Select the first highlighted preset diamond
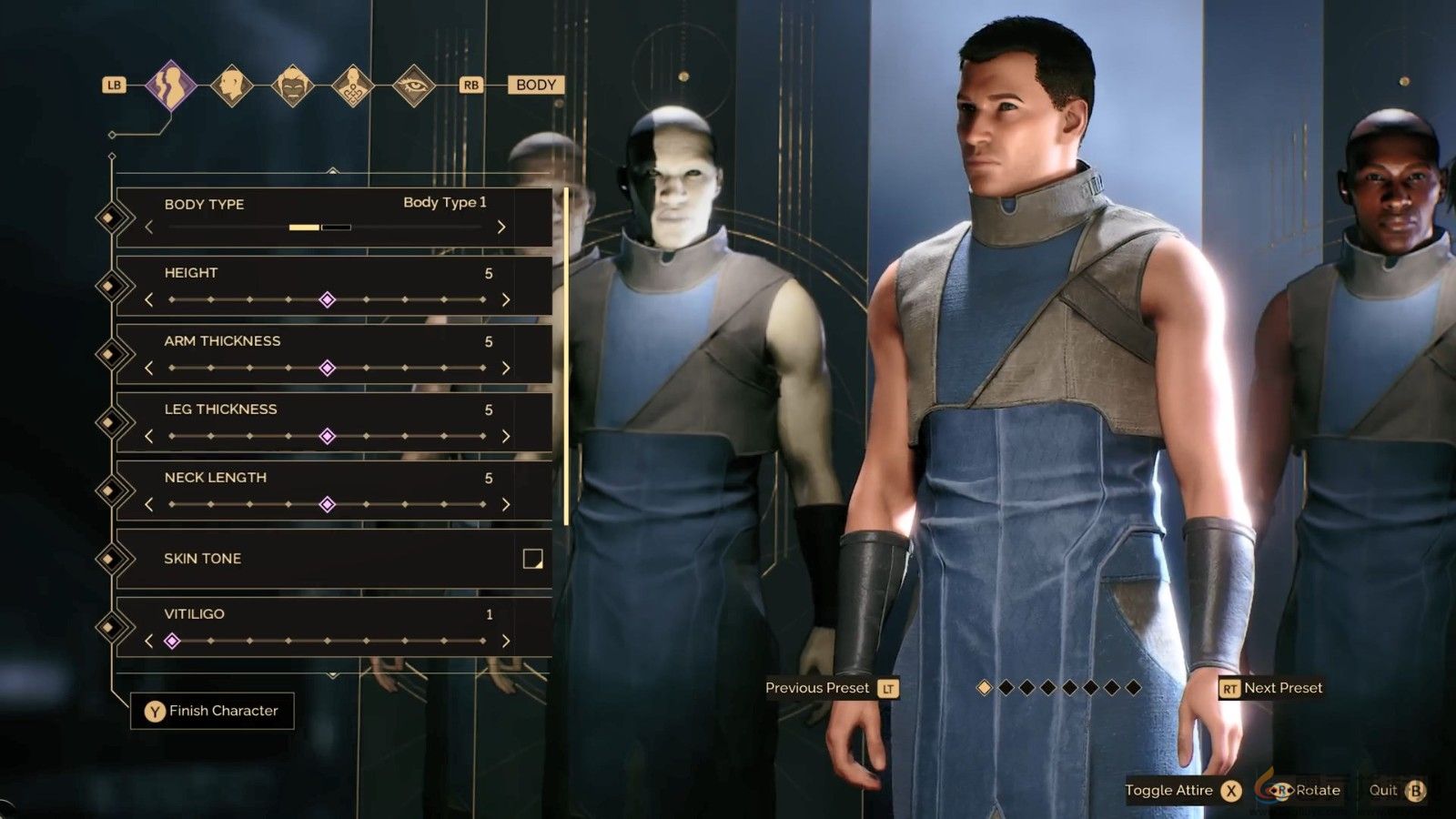 pos(984,689)
